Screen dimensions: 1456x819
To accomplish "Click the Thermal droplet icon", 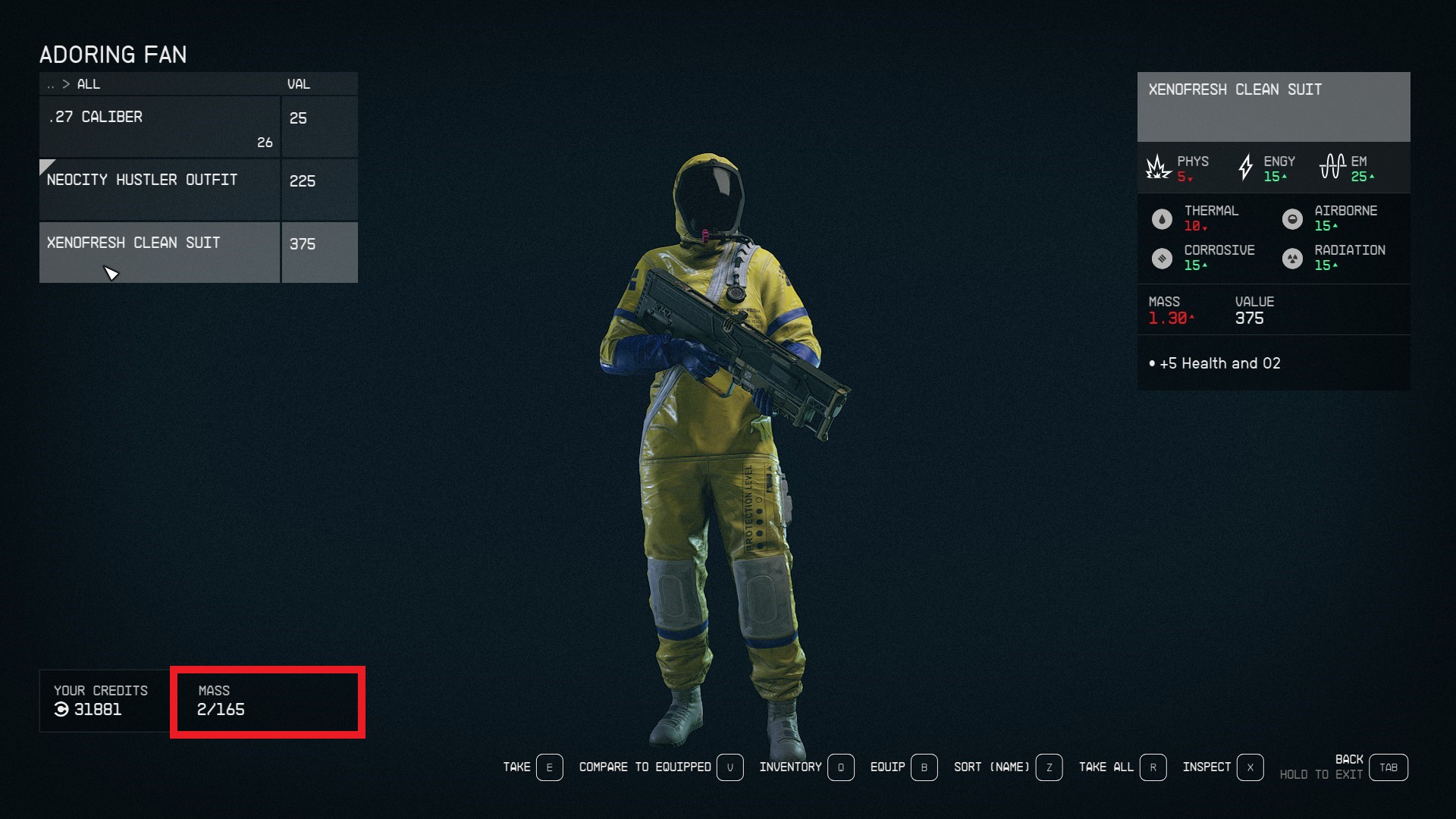I will [1161, 218].
